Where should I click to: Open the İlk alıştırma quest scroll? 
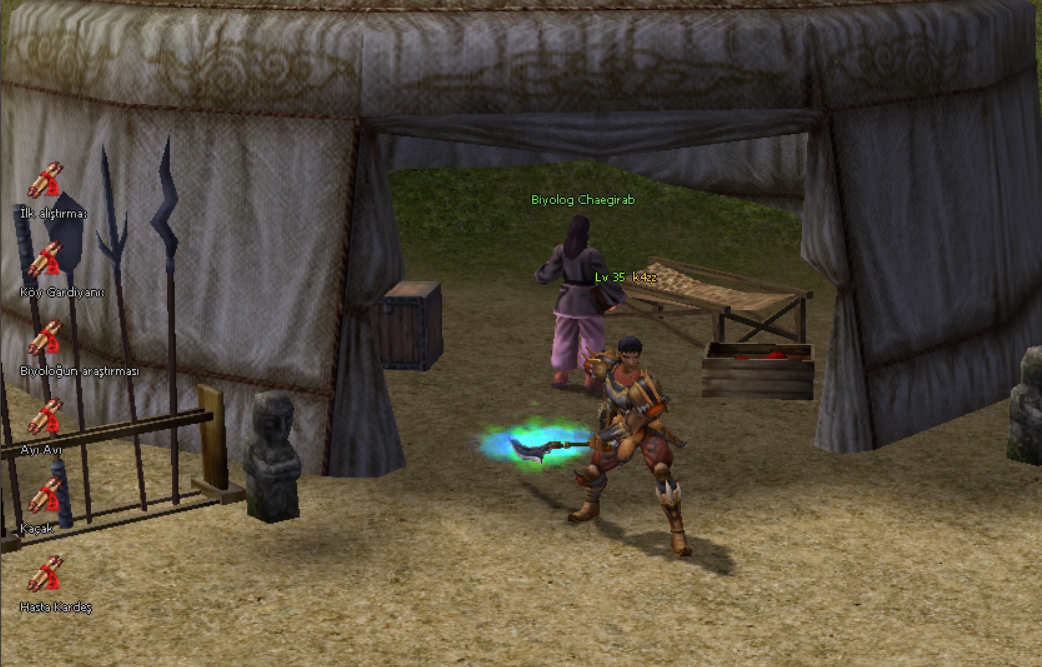point(45,181)
